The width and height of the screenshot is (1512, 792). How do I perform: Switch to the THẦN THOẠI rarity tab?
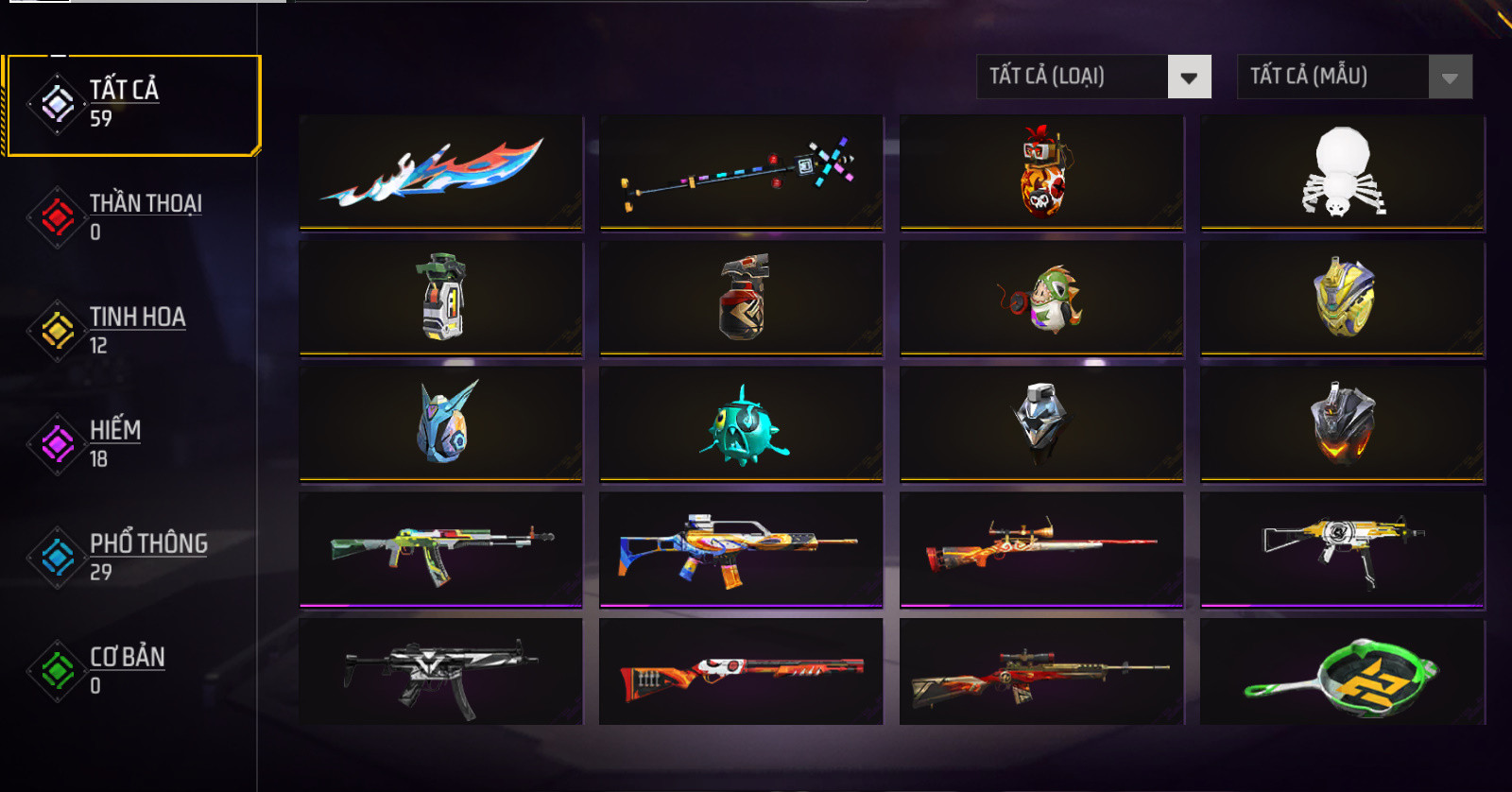[132, 217]
